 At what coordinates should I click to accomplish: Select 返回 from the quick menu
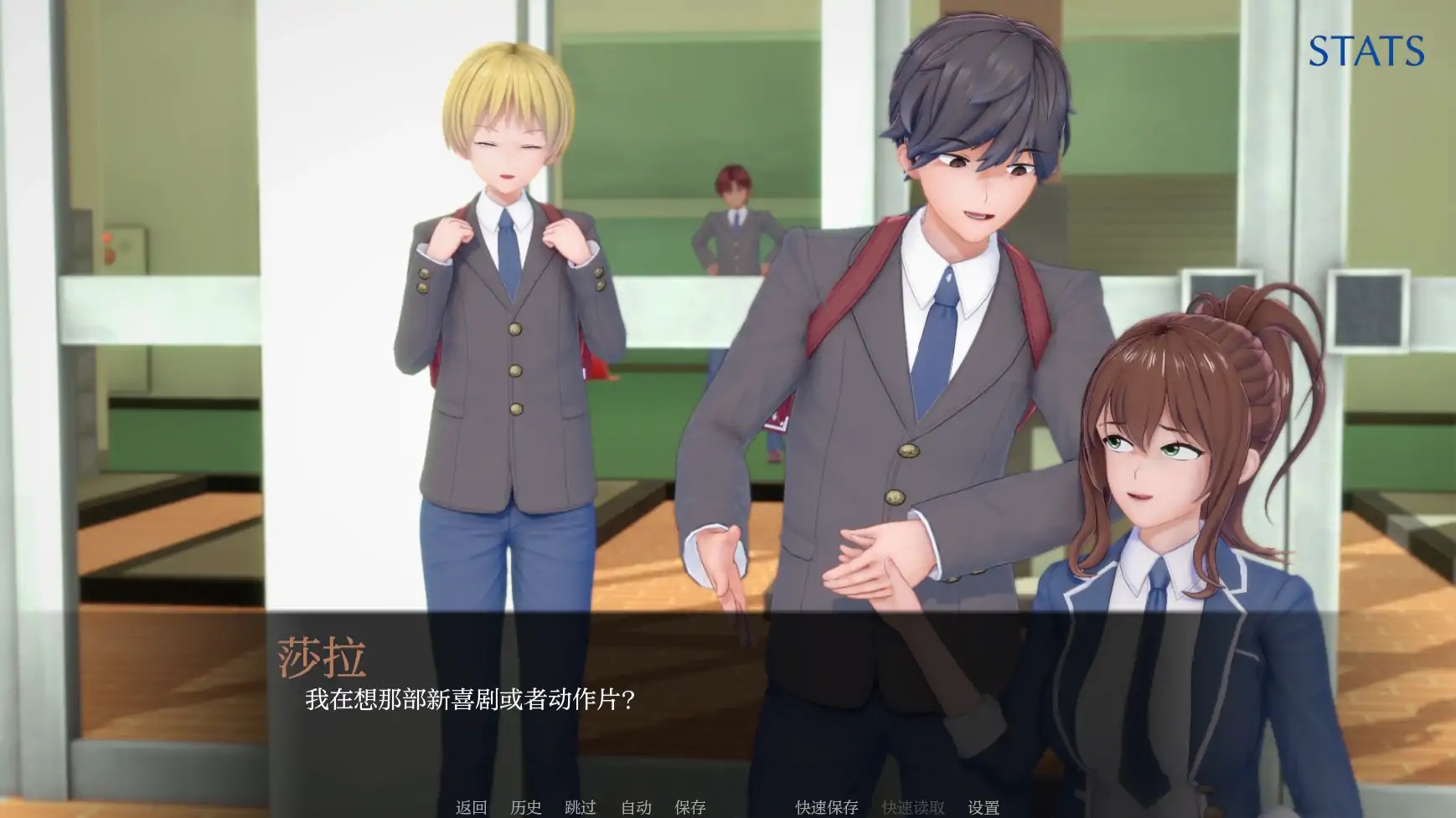coord(470,809)
